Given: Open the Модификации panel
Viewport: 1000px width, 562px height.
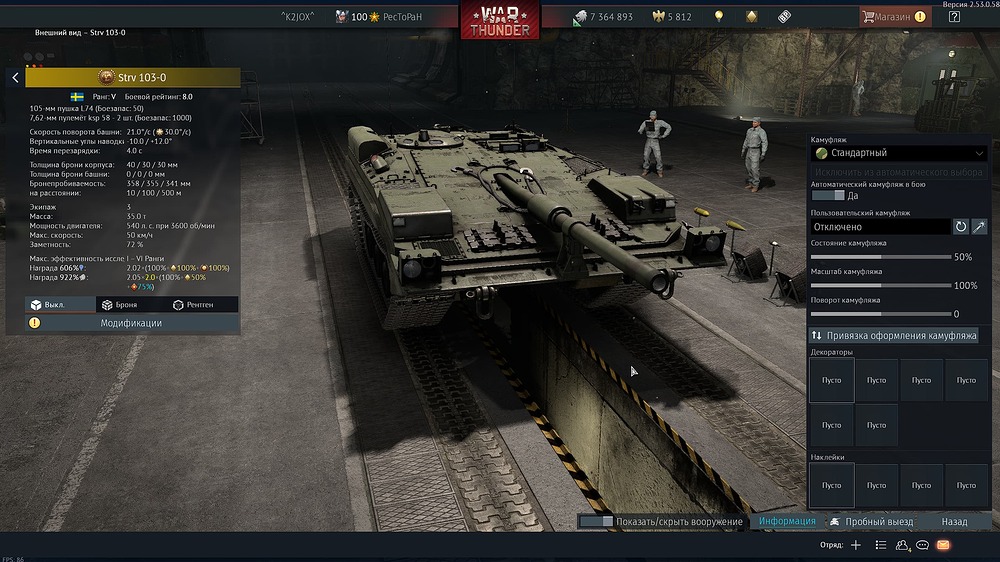Looking at the screenshot, I should click(x=131, y=323).
